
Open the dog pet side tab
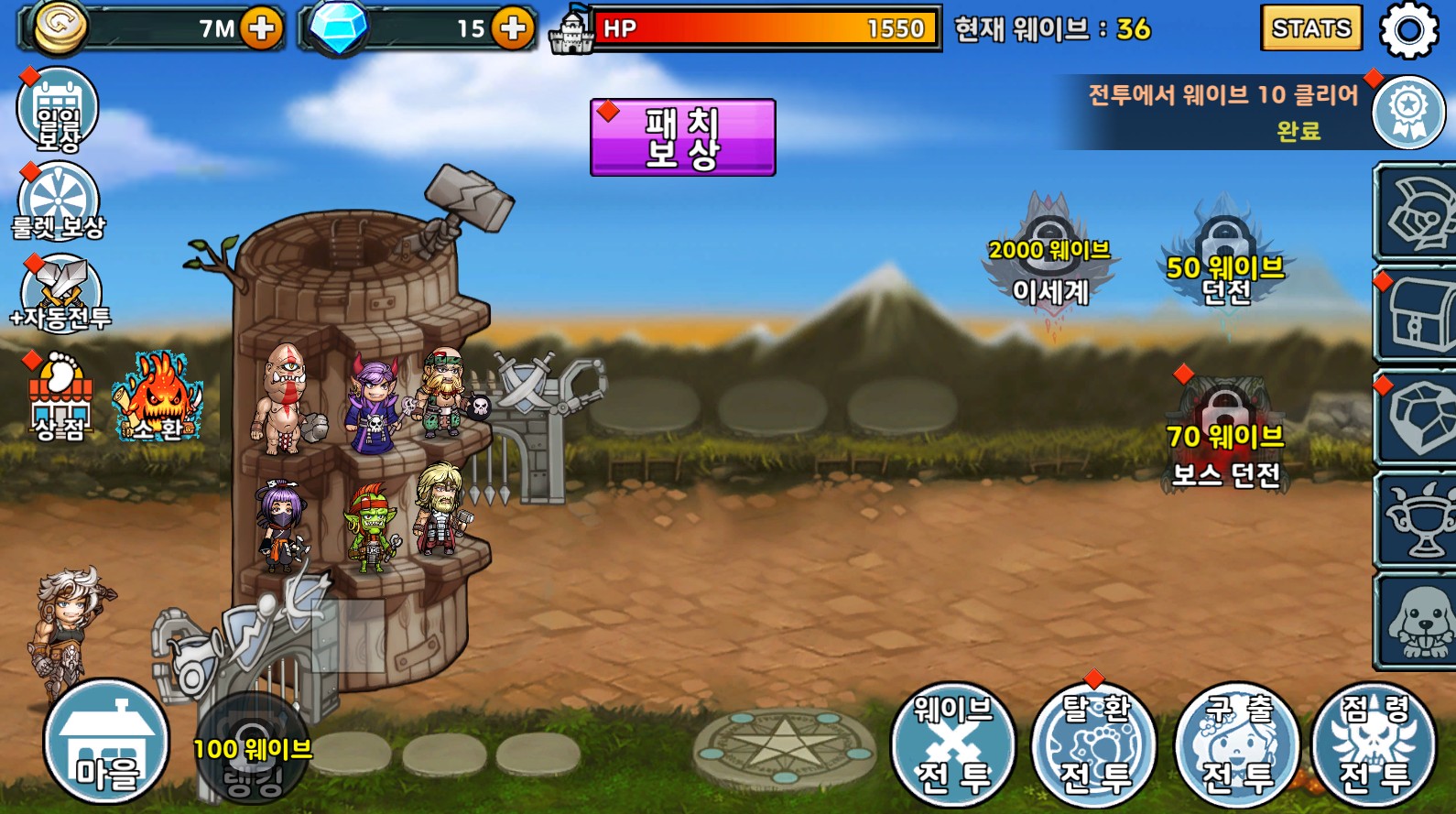(1418, 623)
